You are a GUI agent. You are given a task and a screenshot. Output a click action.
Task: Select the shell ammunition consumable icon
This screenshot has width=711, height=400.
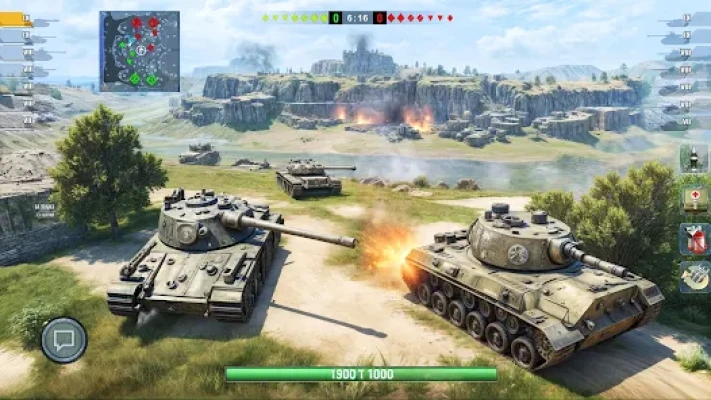tap(693, 158)
